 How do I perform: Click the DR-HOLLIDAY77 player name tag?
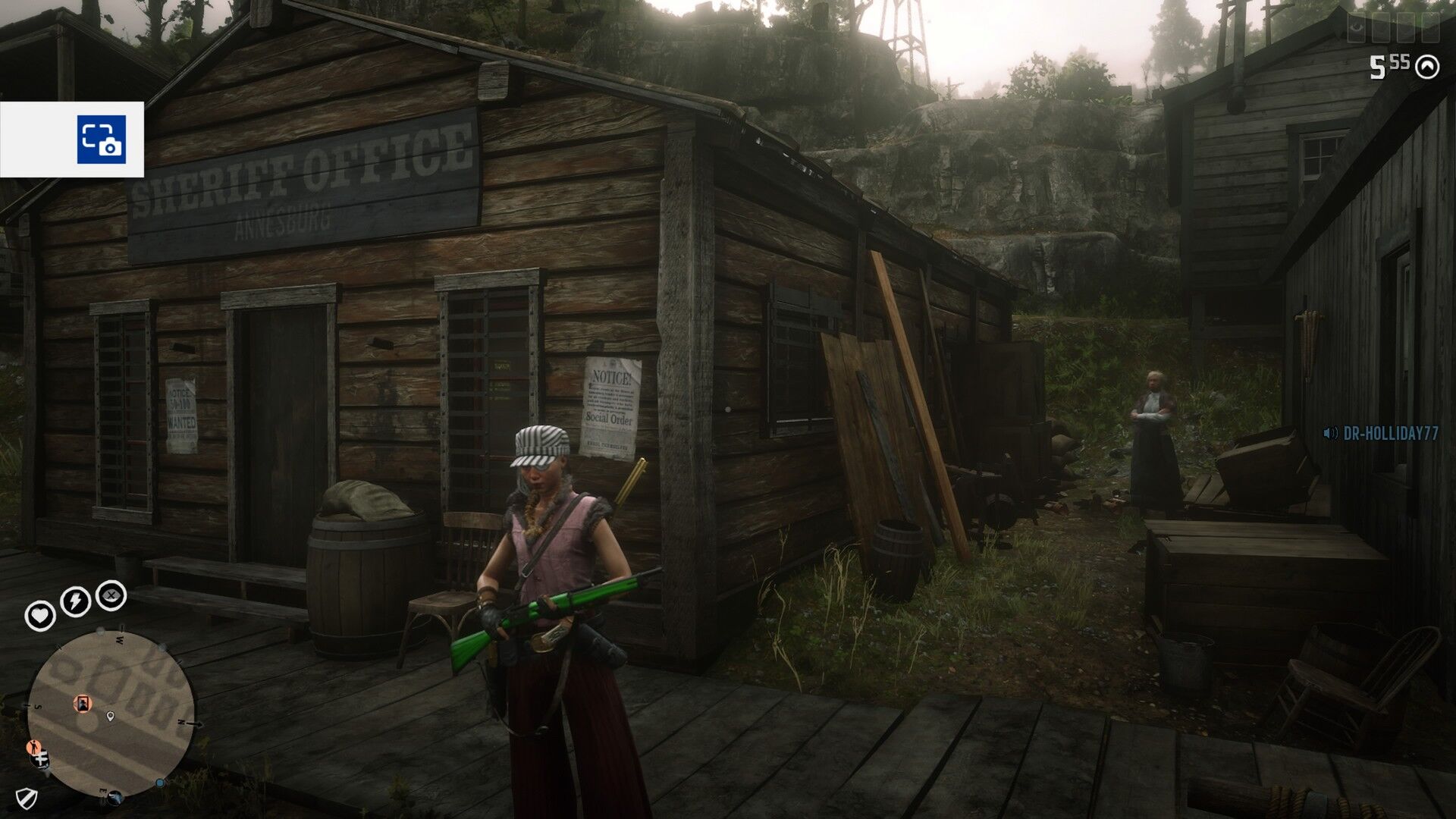coord(1390,433)
